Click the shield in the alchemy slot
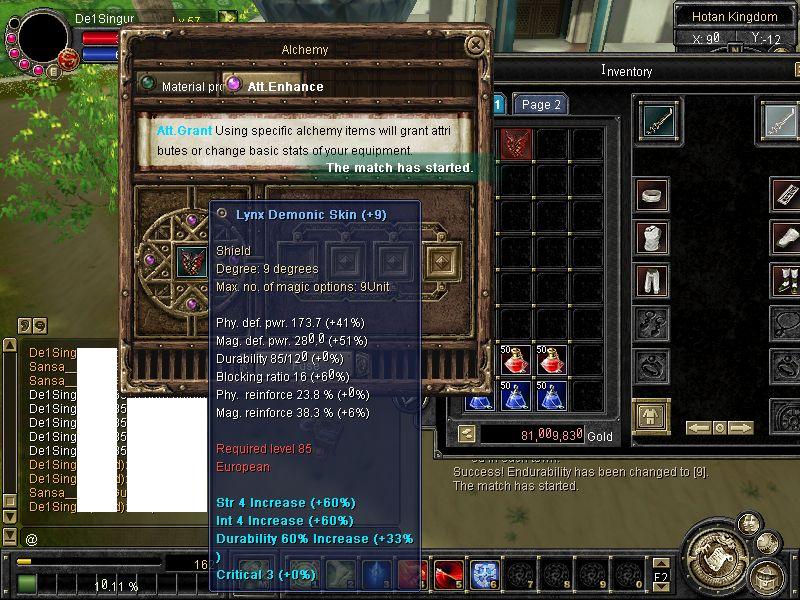Viewport: 800px width, 600px height. [x=190, y=262]
